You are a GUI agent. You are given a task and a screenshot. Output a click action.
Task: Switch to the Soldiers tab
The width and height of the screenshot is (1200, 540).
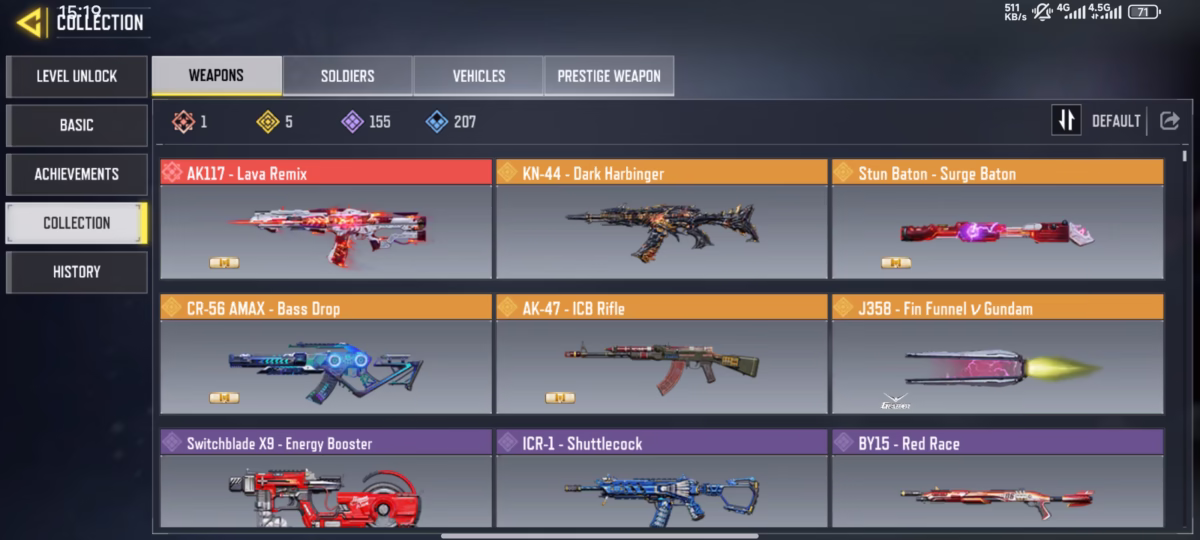click(347, 76)
